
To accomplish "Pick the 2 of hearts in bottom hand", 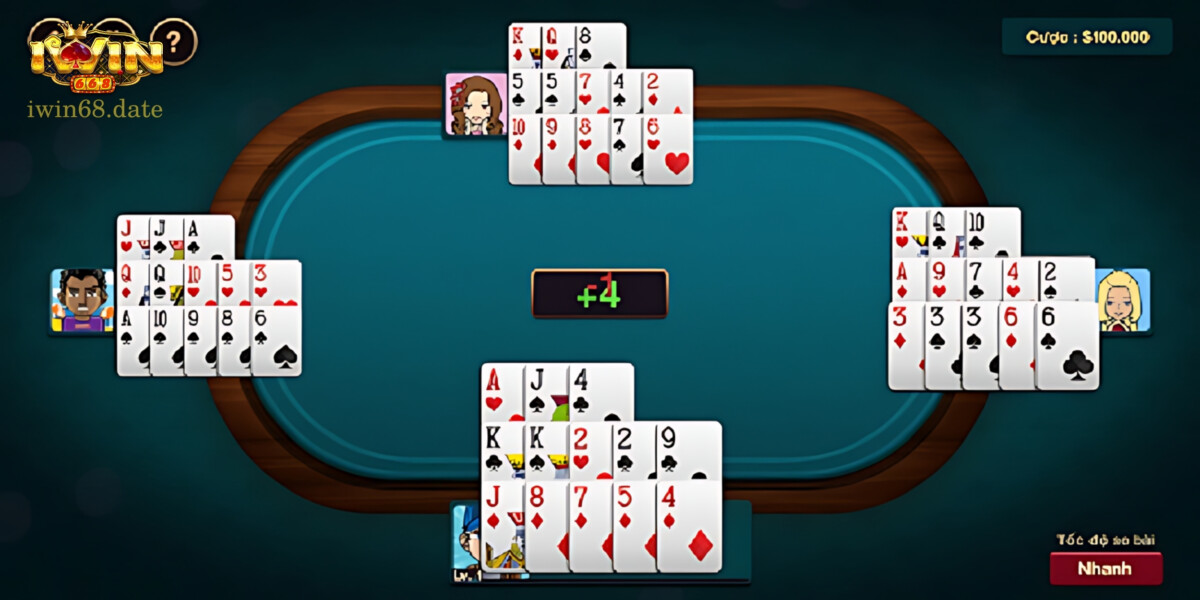I will point(588,449).
